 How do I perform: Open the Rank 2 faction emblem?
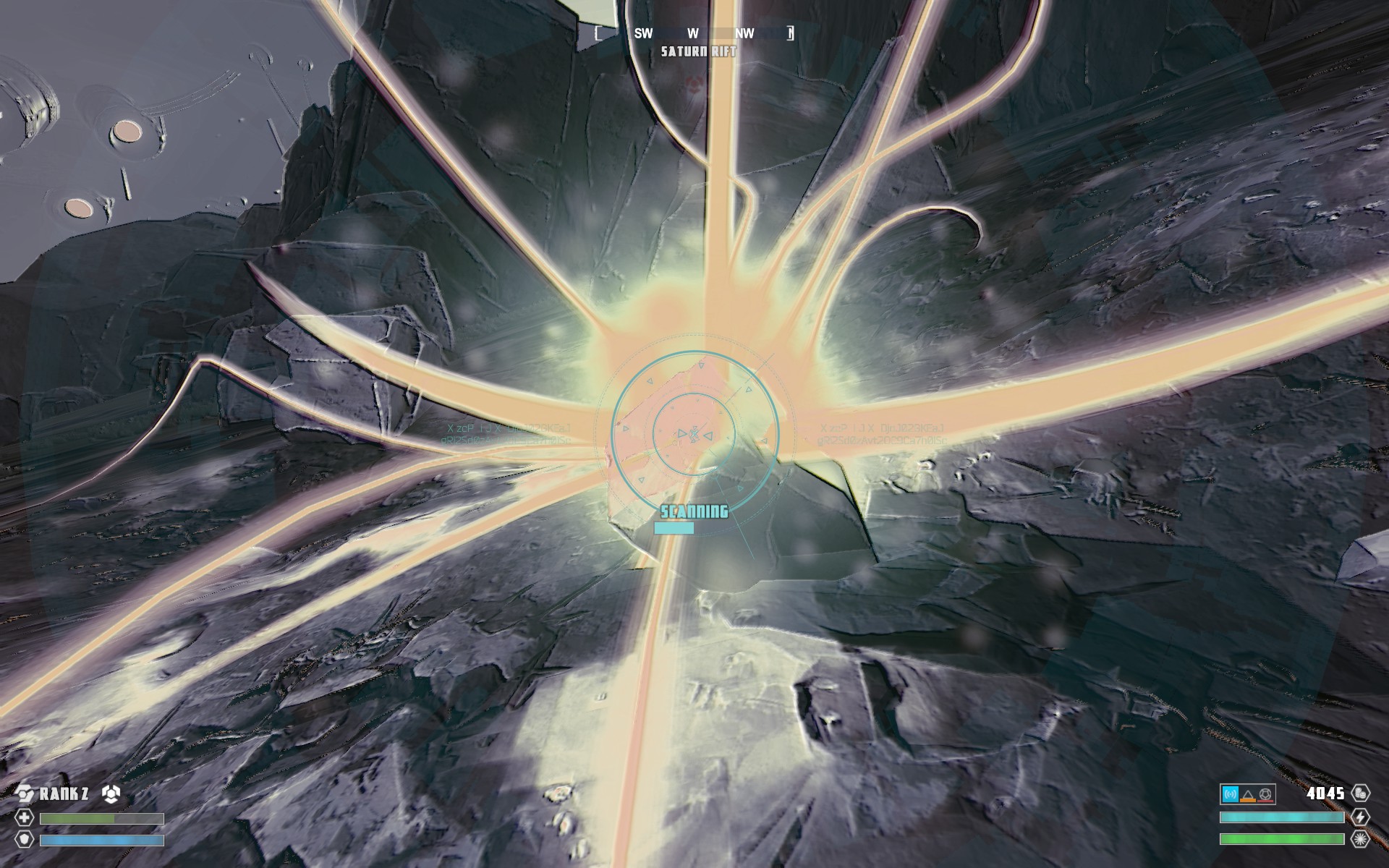(x=25, y=793)
